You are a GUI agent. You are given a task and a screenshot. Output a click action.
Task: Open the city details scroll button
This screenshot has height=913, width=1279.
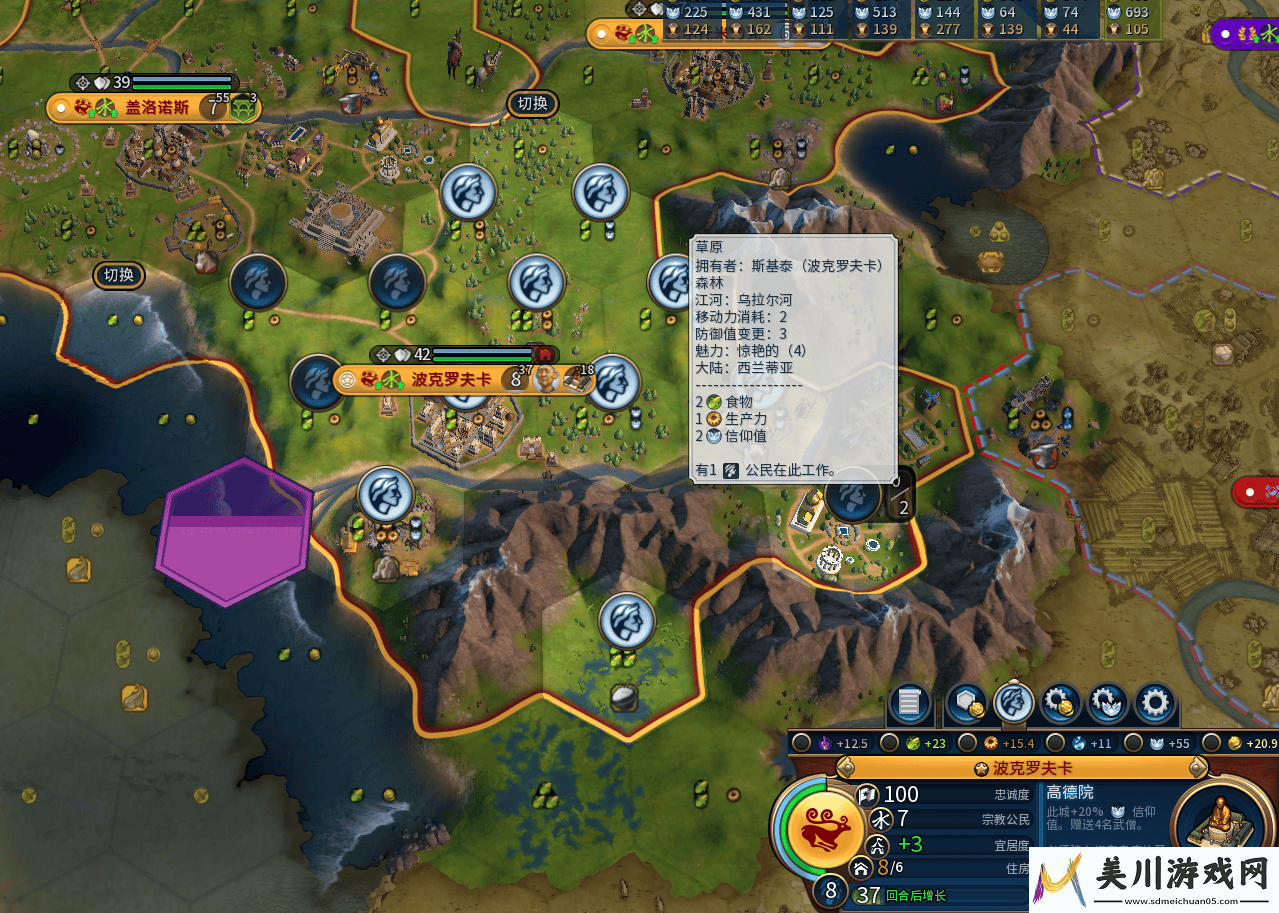pyautogui.click(x=909, y=703)
